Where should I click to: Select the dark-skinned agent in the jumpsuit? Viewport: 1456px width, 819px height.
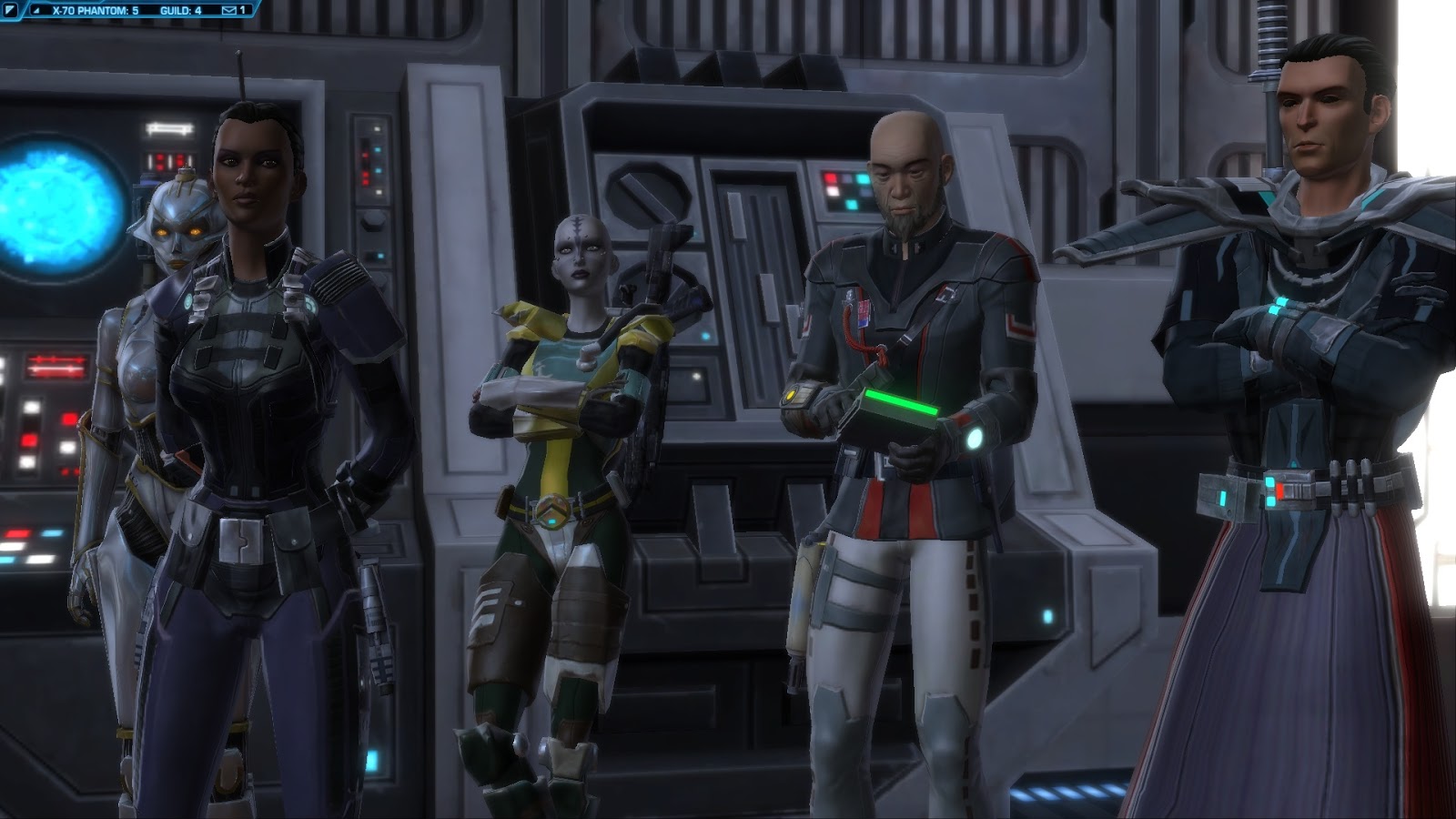(x=246, y=382)
